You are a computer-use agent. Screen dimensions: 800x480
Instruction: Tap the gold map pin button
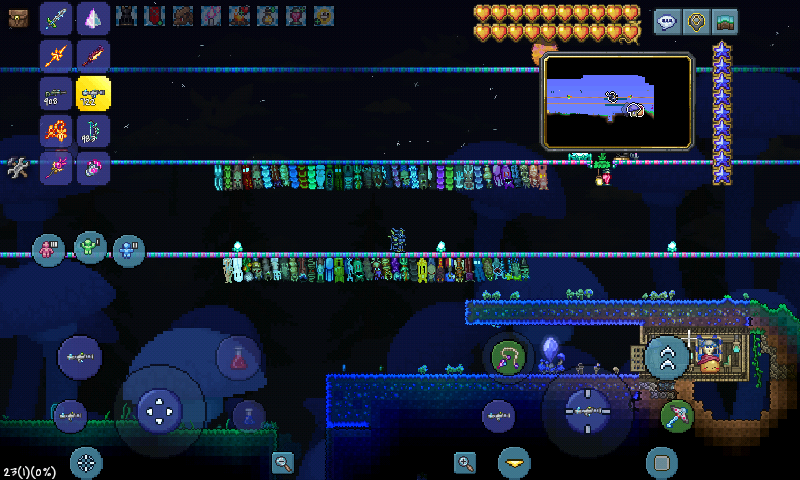click(x=696, y=21)
